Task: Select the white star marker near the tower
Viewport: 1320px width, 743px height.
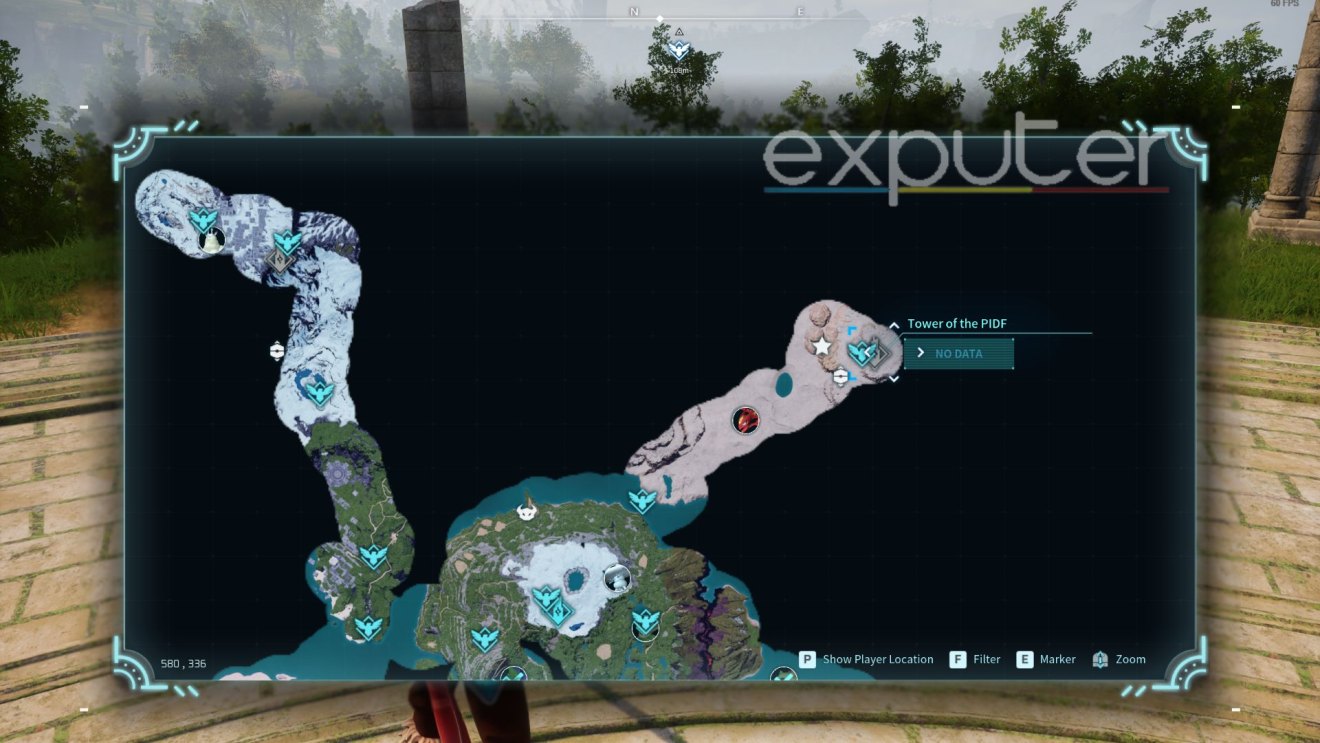Action: (x=822, y=347)
